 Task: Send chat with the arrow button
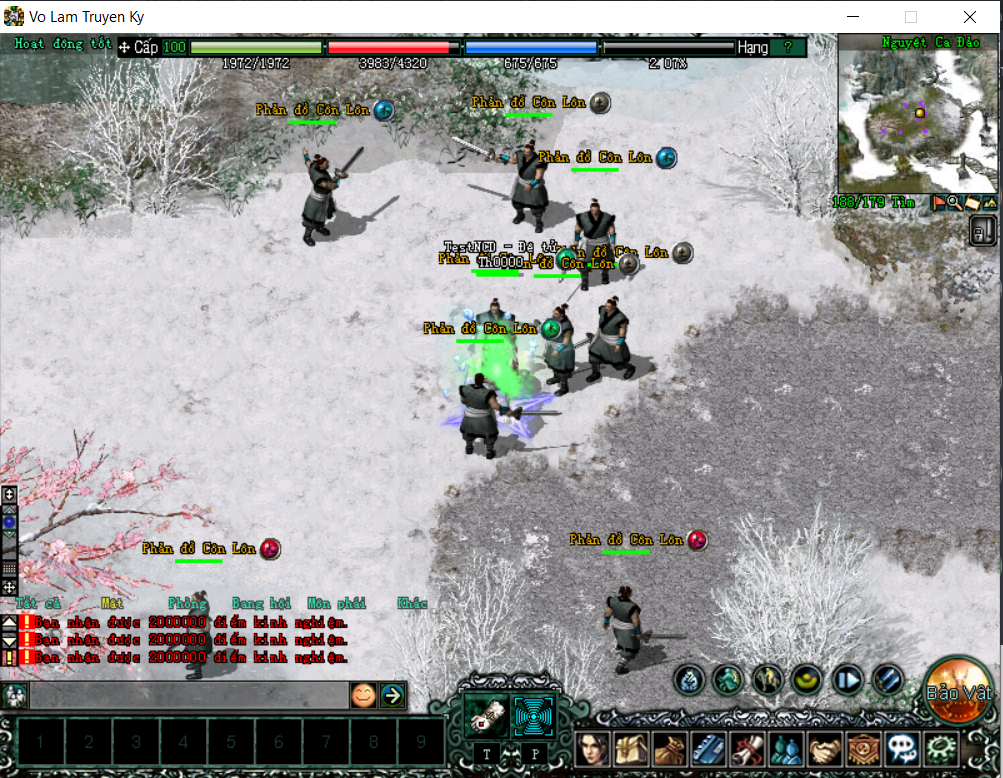[x=392, y=694]
